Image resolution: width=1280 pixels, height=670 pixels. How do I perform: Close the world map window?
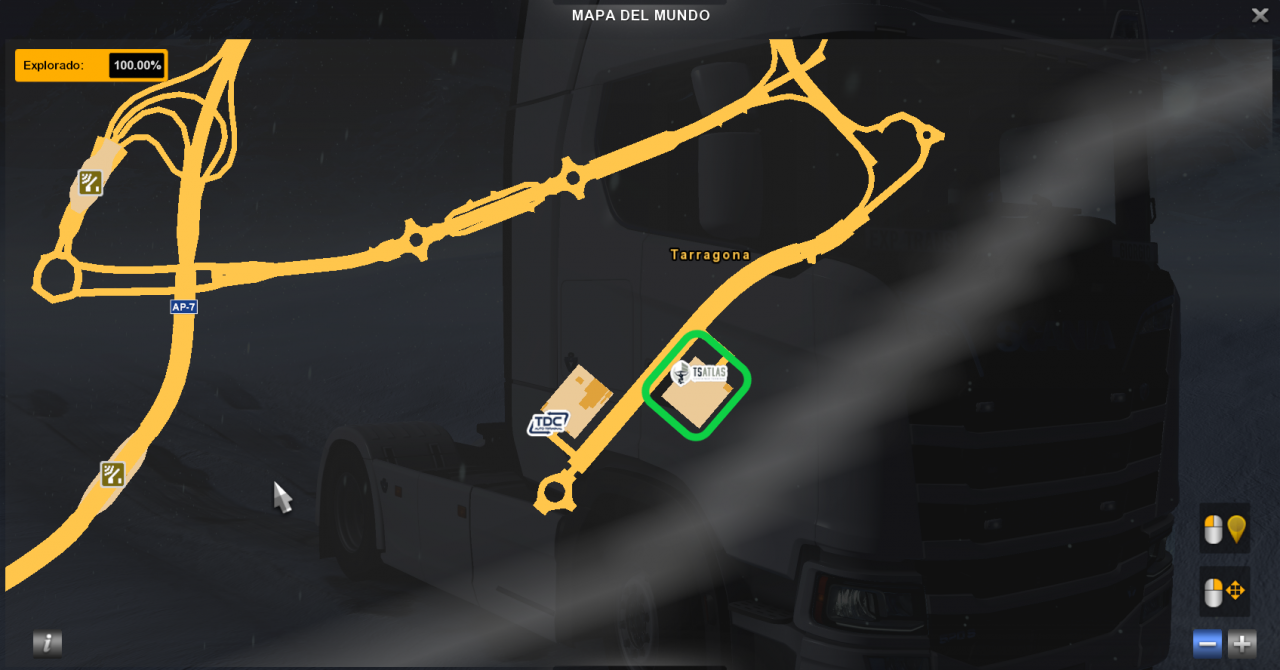click(1259, 15)
